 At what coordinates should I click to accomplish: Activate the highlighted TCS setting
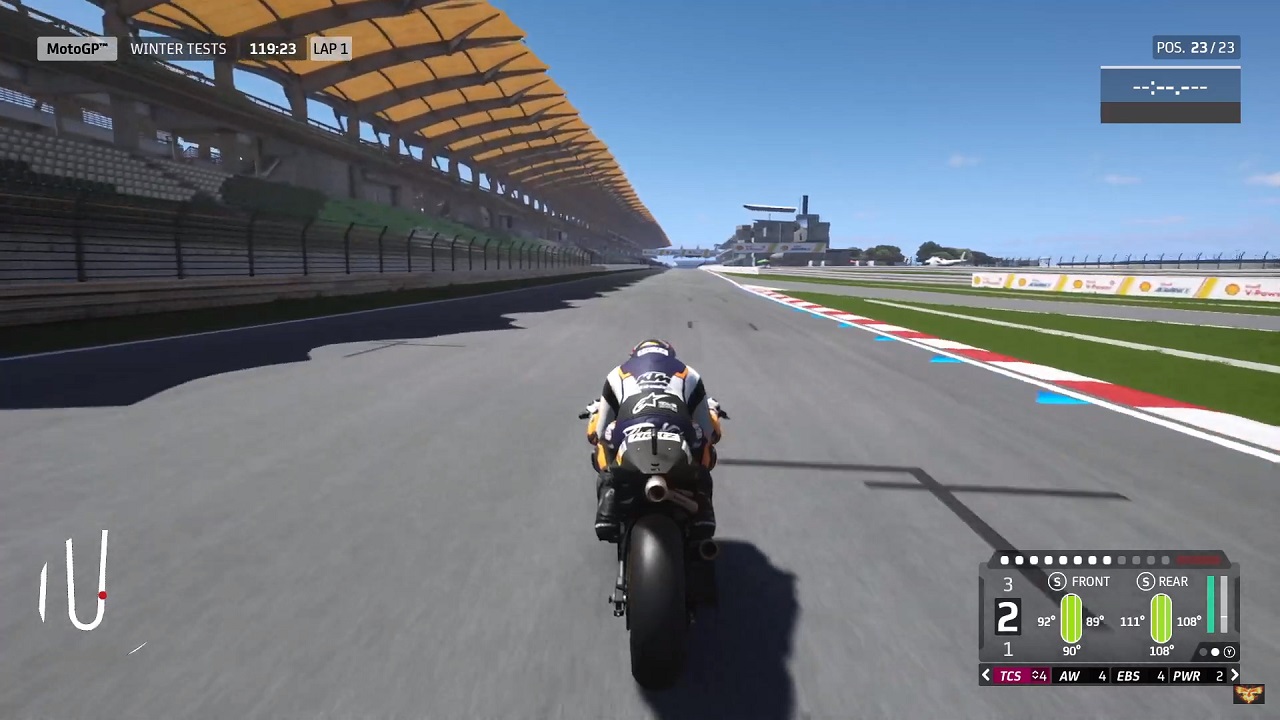pos(1011,675)
